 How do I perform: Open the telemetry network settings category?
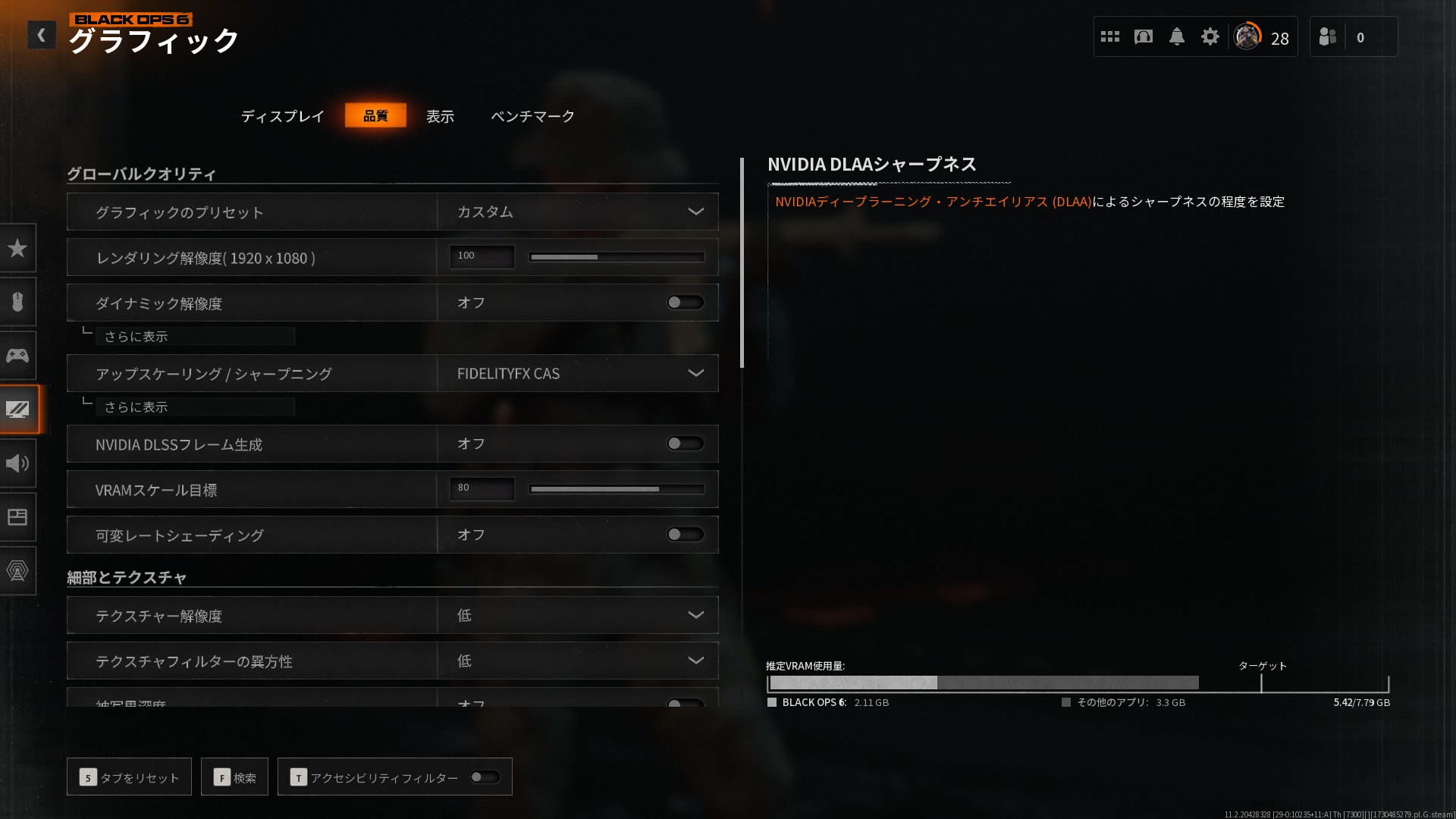tap(19, 571)
